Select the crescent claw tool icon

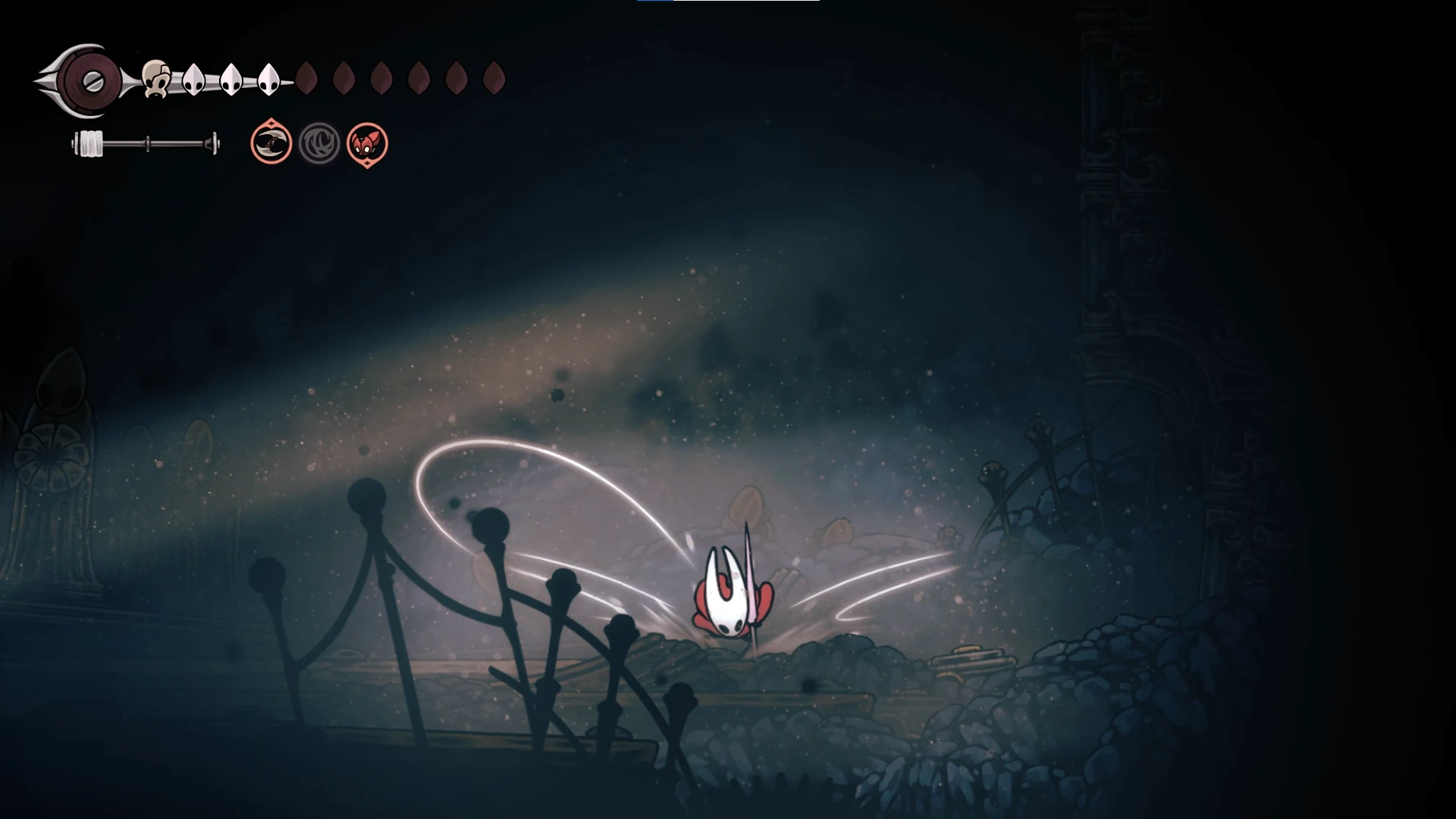(271, 143)
